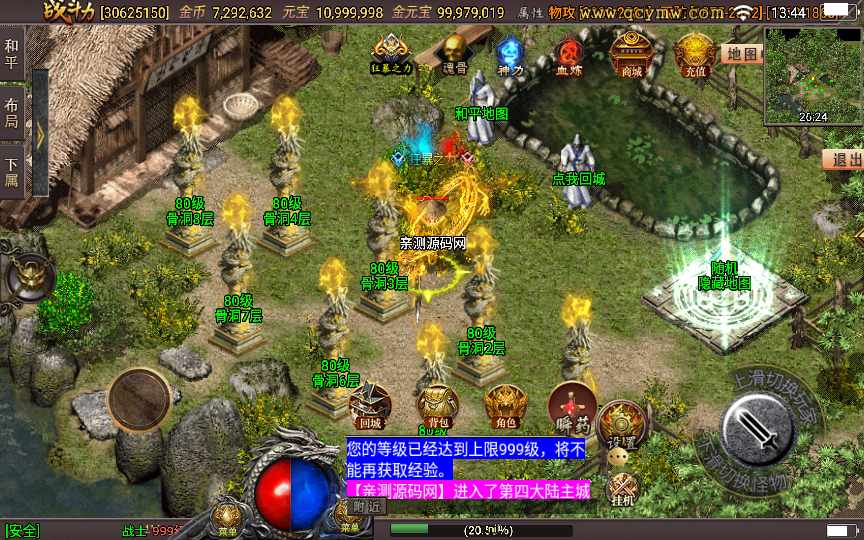Click the 退出 exit button
The height and width of the screenshot is (540, 864).
844,159
